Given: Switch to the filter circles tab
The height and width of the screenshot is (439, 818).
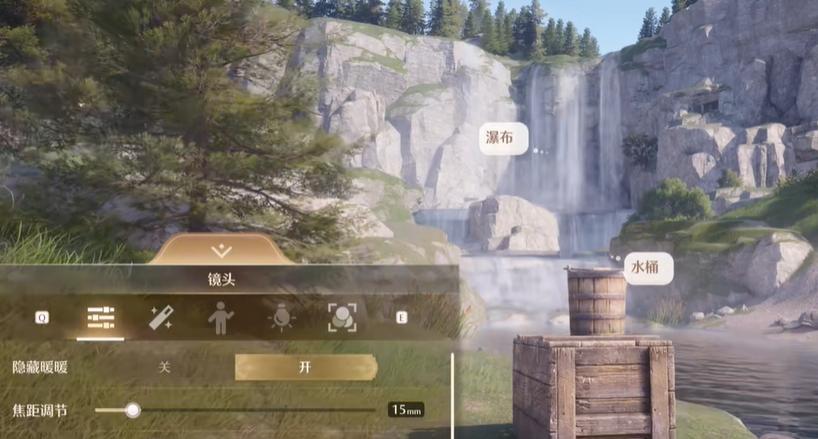Looking at the screenshot, I should coord(342,318).
